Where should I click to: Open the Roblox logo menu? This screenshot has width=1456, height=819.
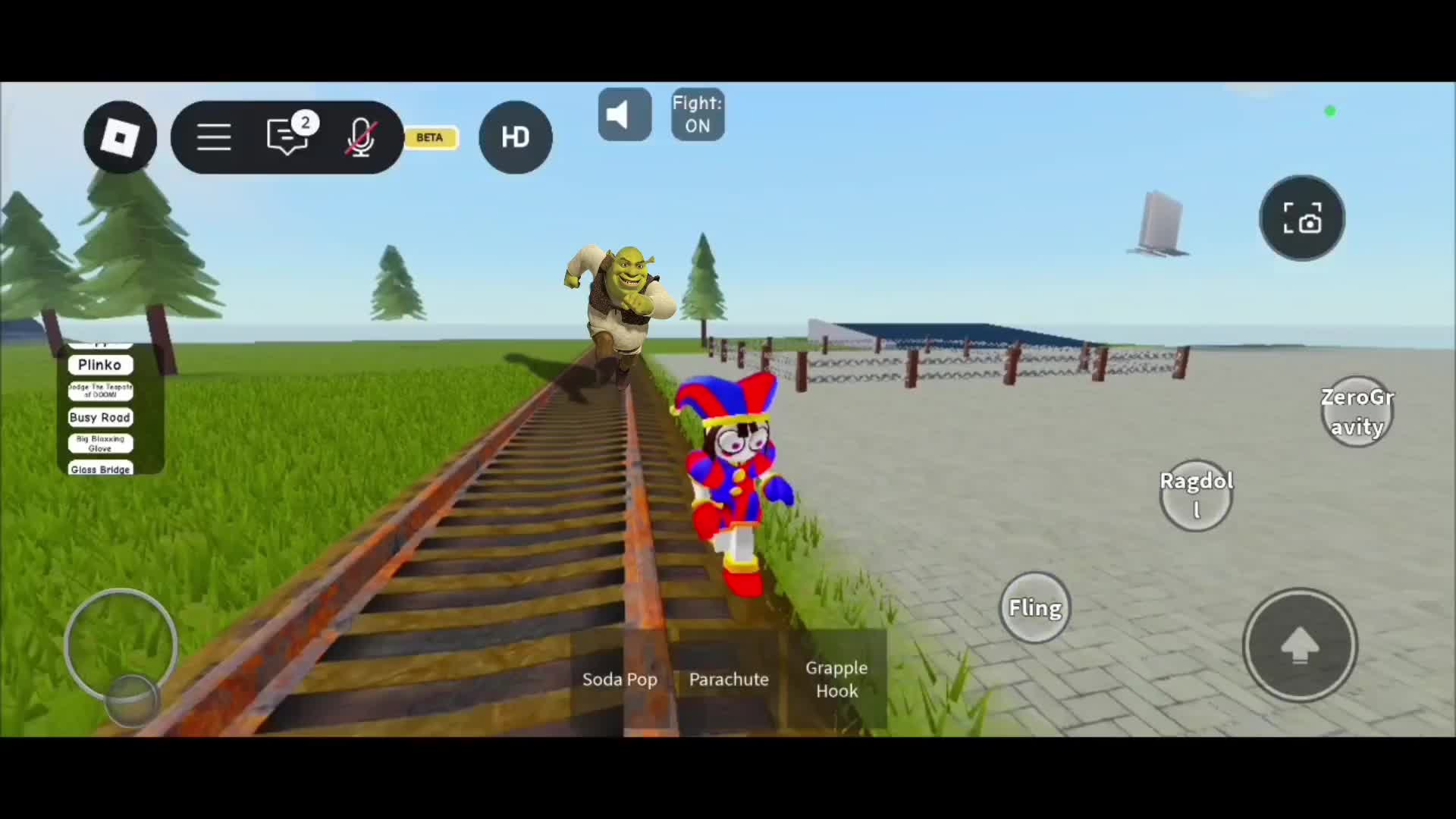coord(120,137)
